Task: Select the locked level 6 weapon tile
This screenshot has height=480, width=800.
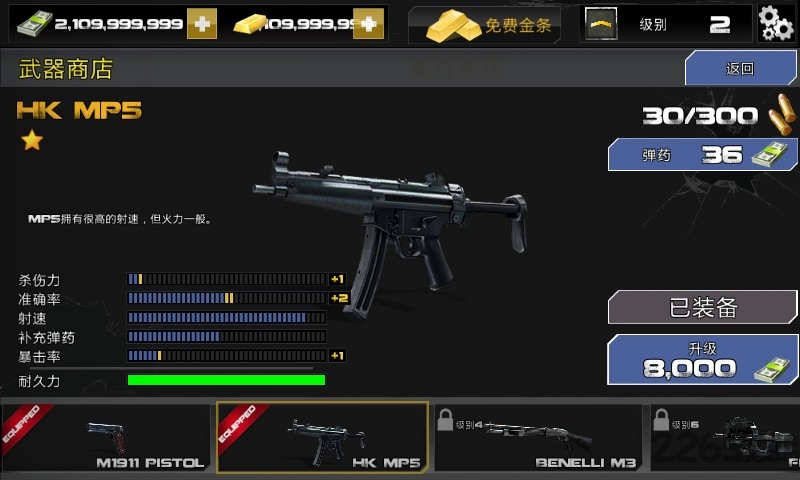Action: pyautogui.click(x=725, y=438)
